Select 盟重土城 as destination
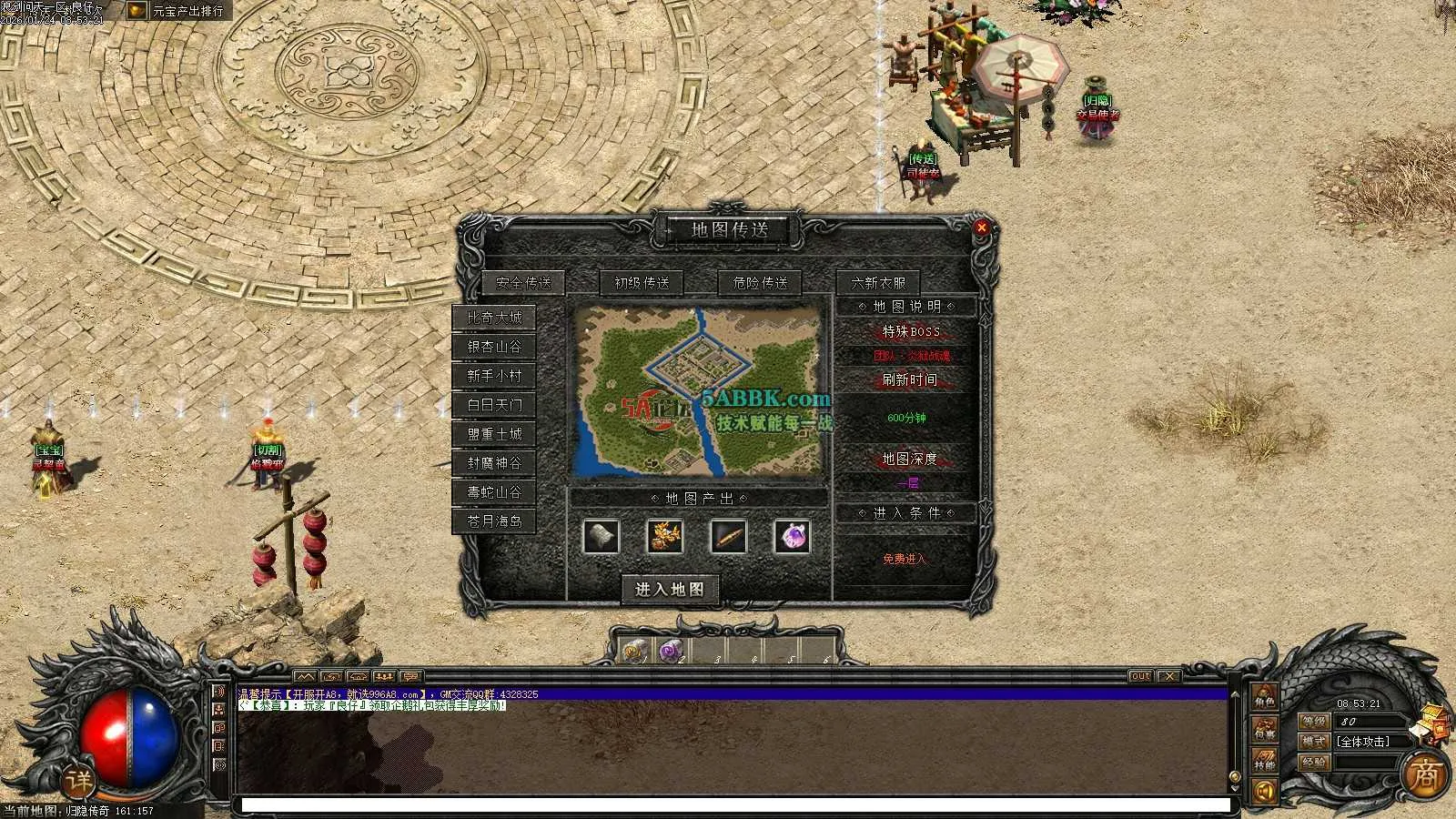1456x819 pixels. coord(494,434)
